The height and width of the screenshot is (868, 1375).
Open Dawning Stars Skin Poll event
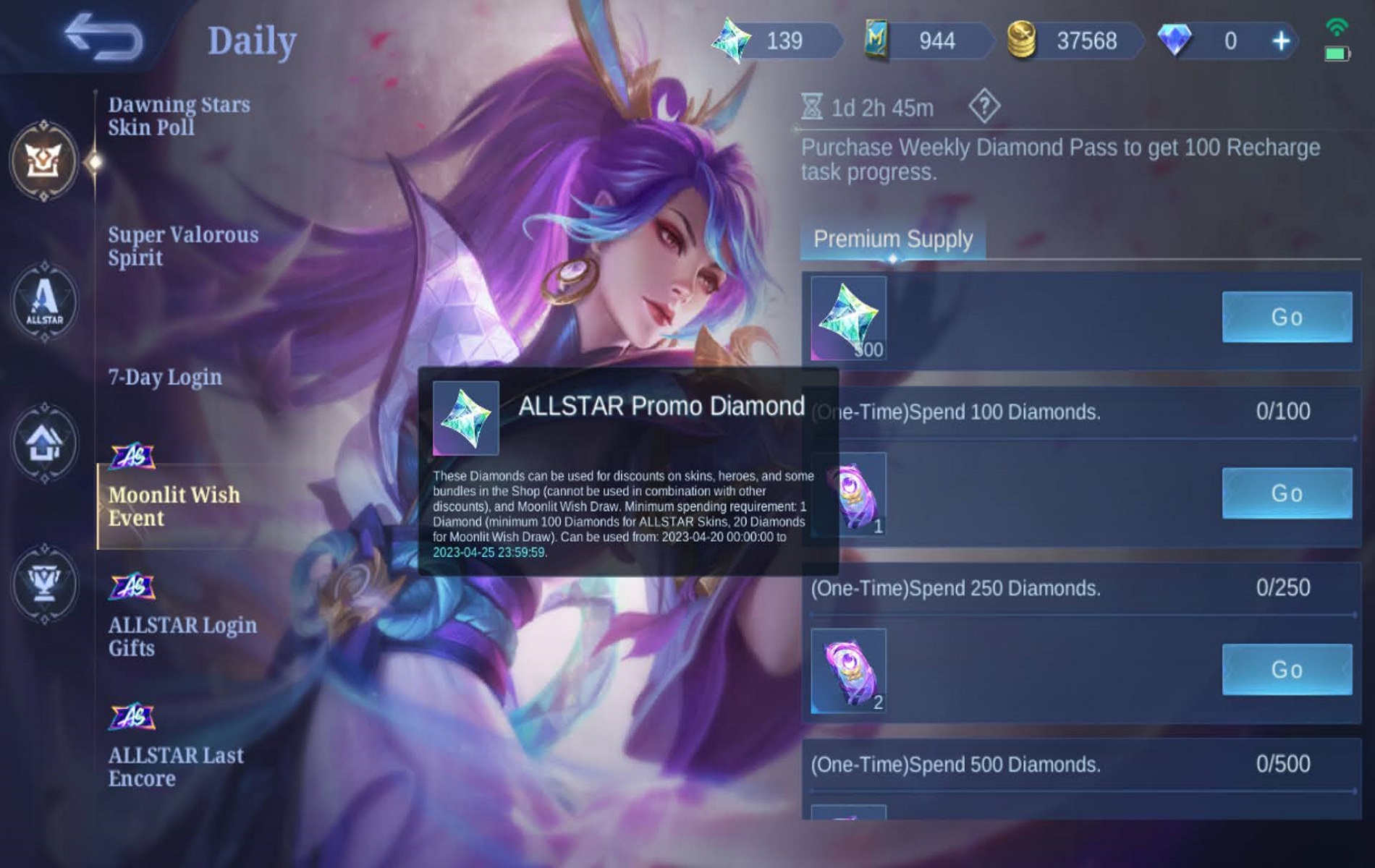click(179, 116)
